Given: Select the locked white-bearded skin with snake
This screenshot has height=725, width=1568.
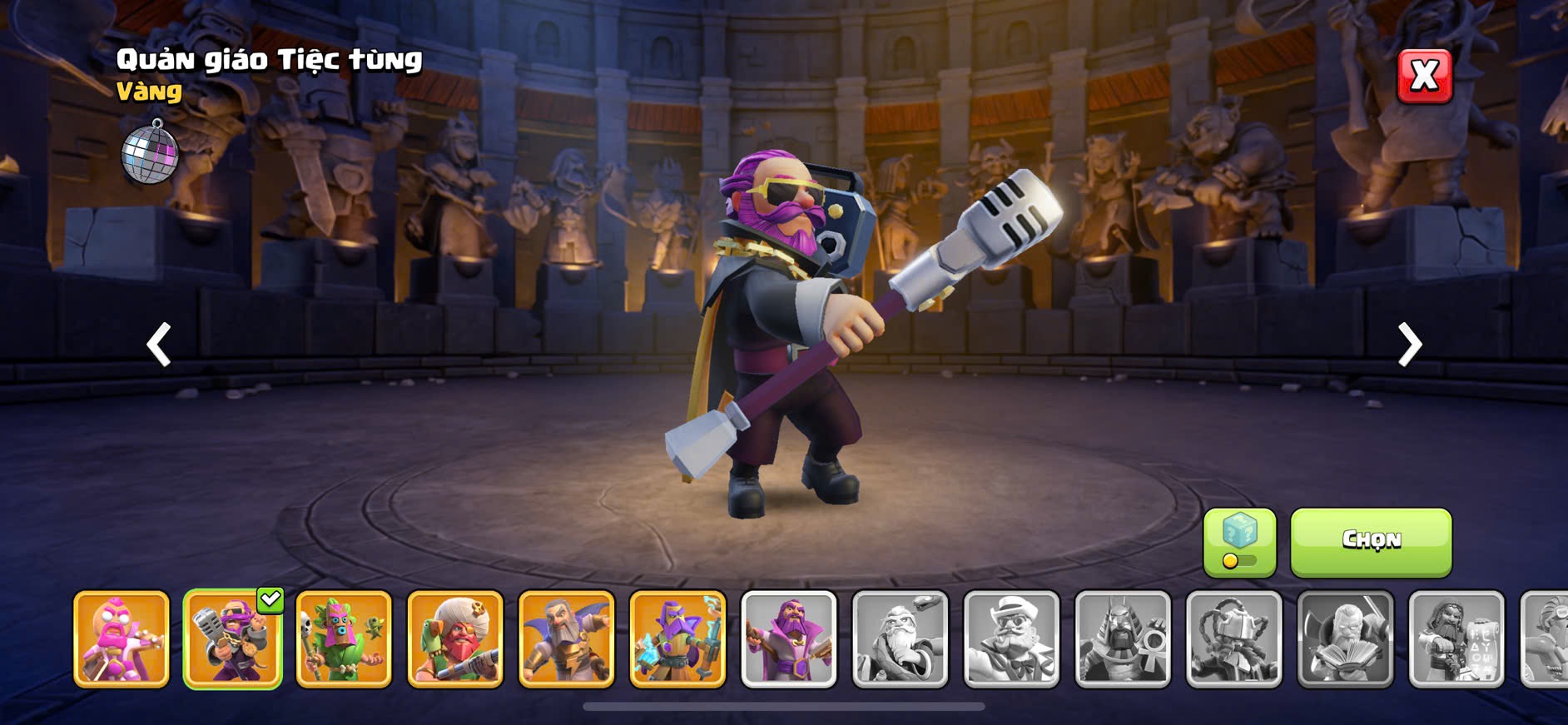Looking at the screenshot, I should pos(901,639).
